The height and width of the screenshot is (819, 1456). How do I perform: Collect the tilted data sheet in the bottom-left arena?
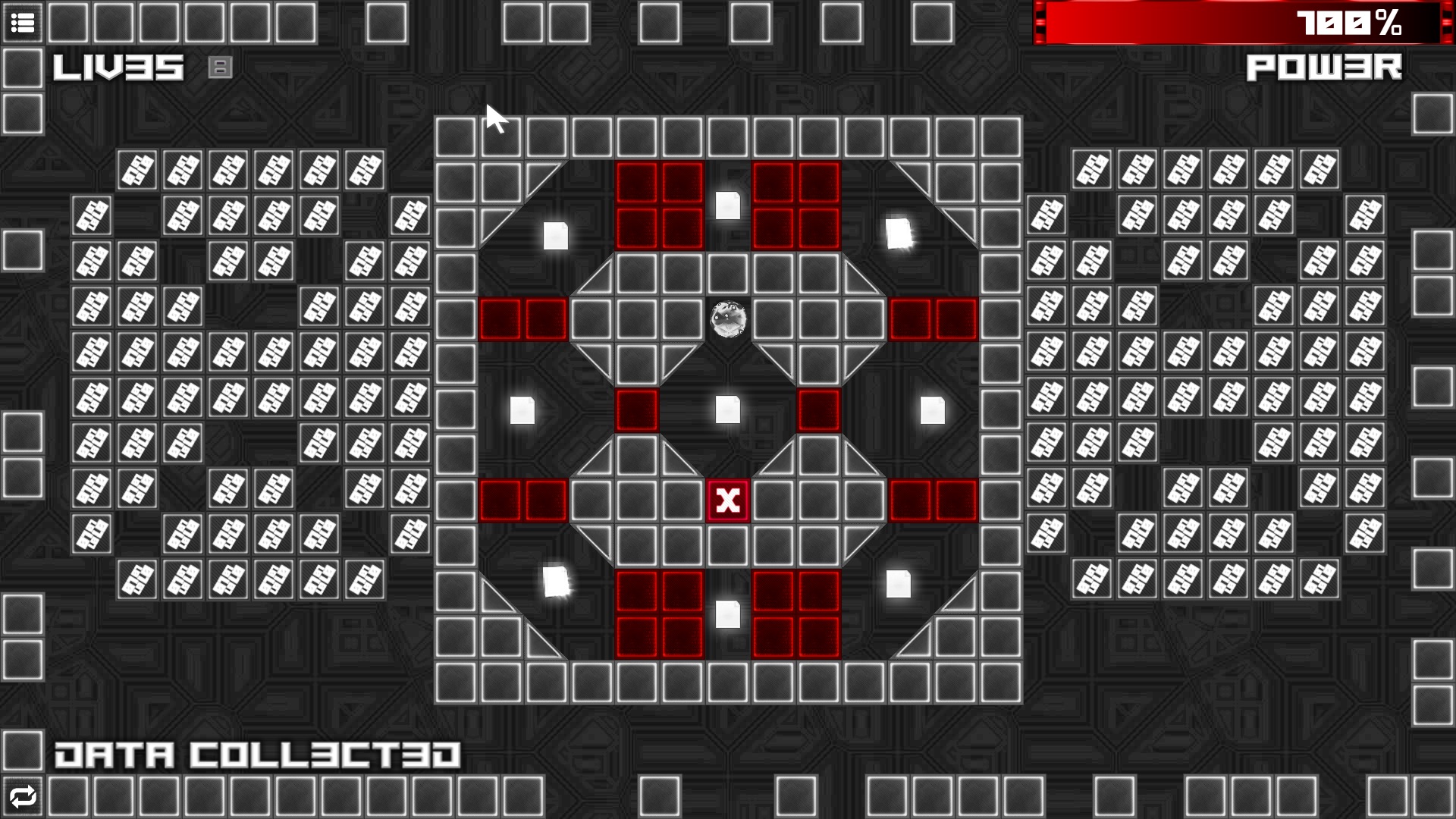click(x=556, y=580)
